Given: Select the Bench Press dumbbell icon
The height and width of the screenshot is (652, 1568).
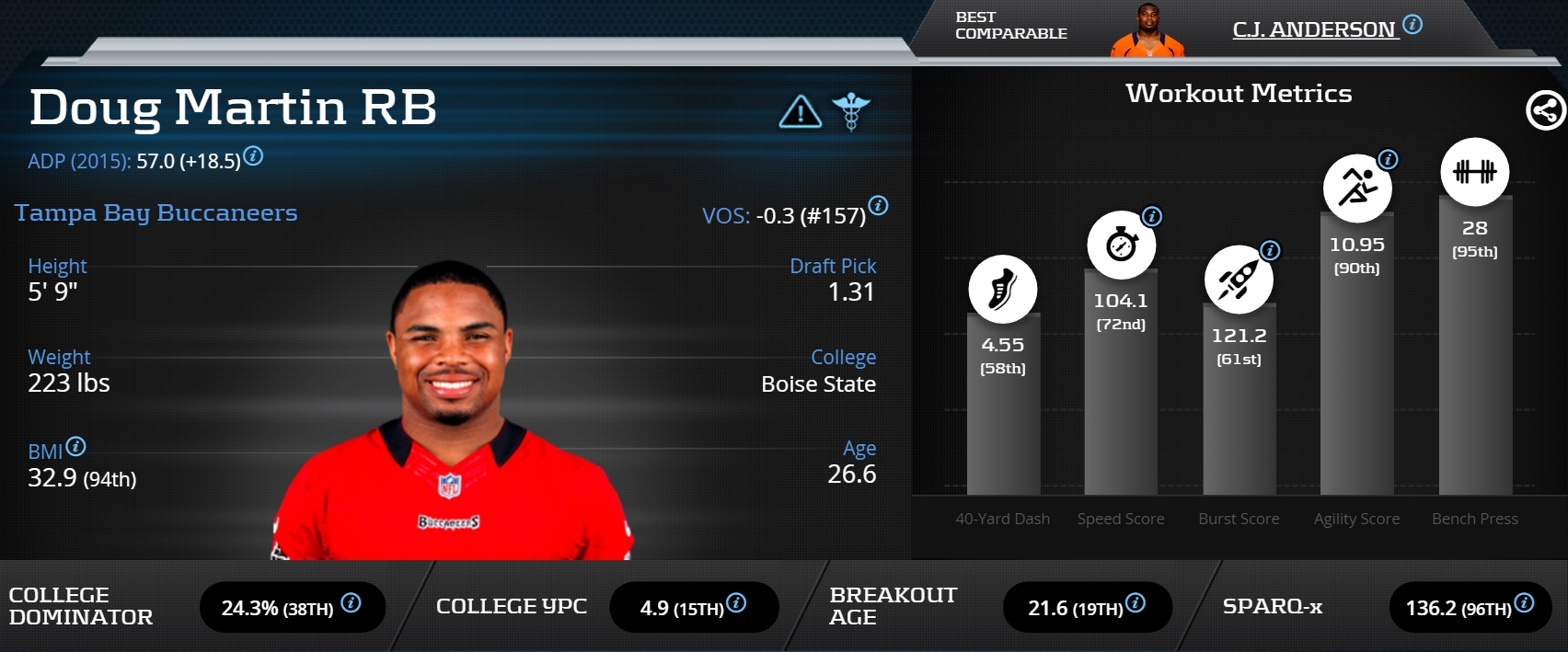Looking at the screenshot, I should [x=1474, y=172].
